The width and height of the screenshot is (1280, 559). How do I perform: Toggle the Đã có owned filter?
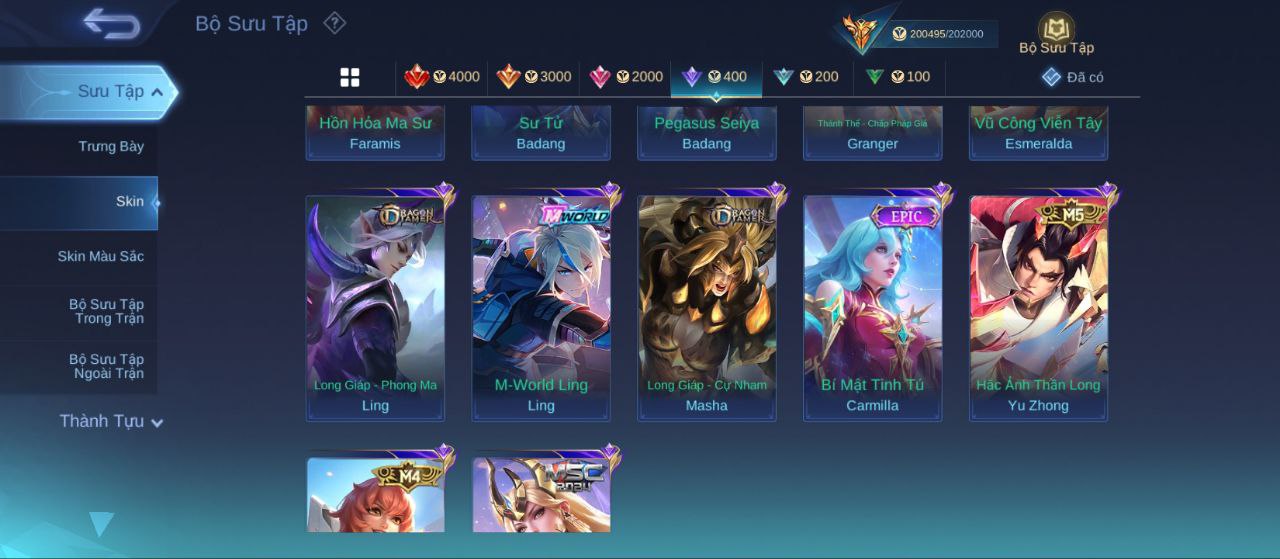tap(1072, 77)
